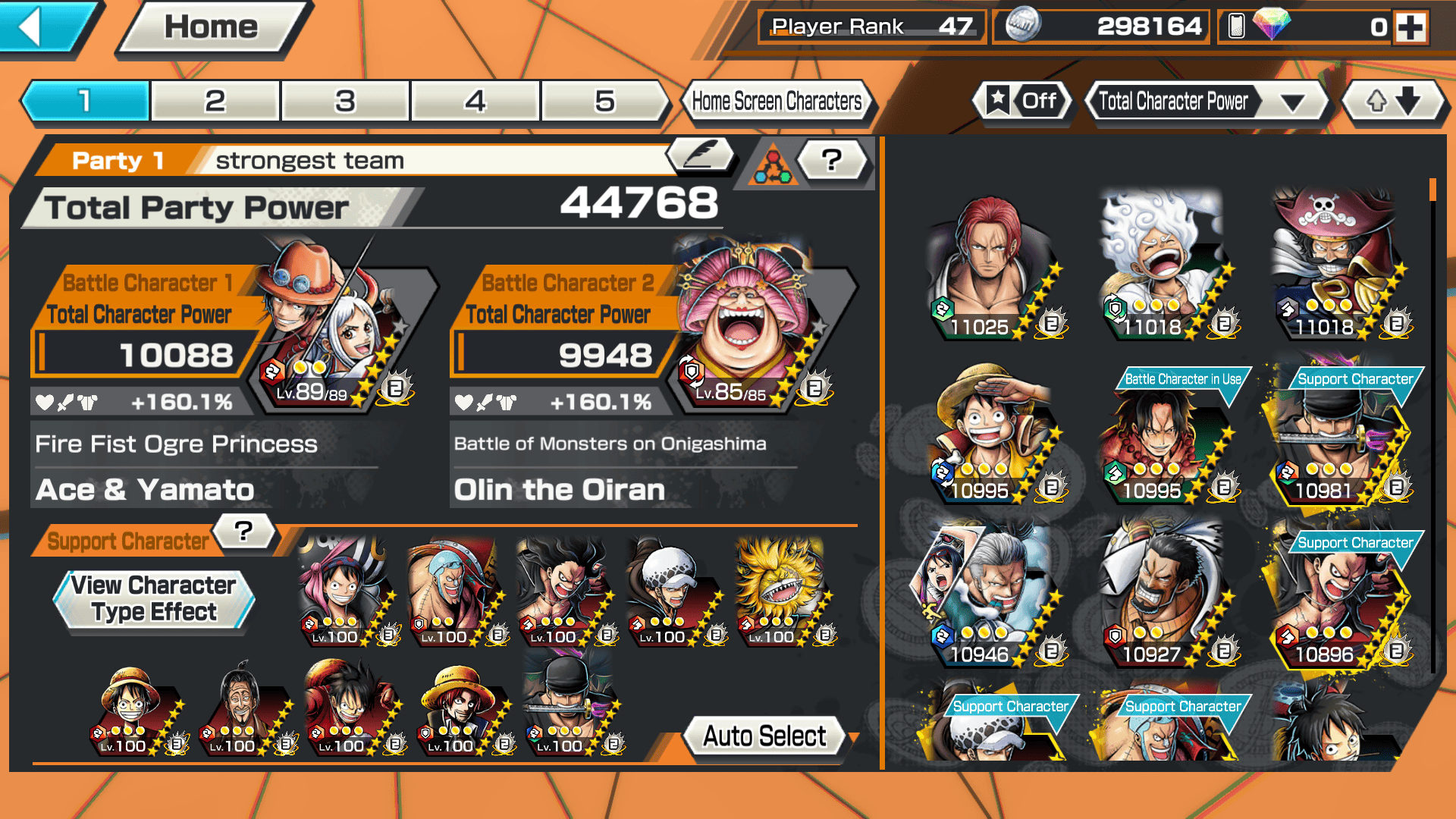Viewport: 1456px width, 819px height.
Task: Open the Support Character help question mark
Action: pyautogui.click(x=243, y=531)
